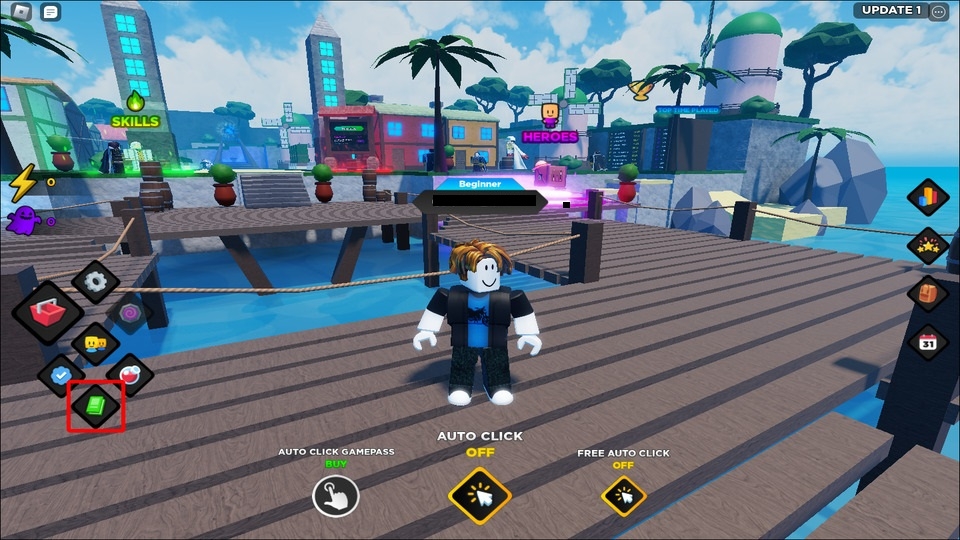
Task: Open the Roblox chat window
Action: (51, 12)
